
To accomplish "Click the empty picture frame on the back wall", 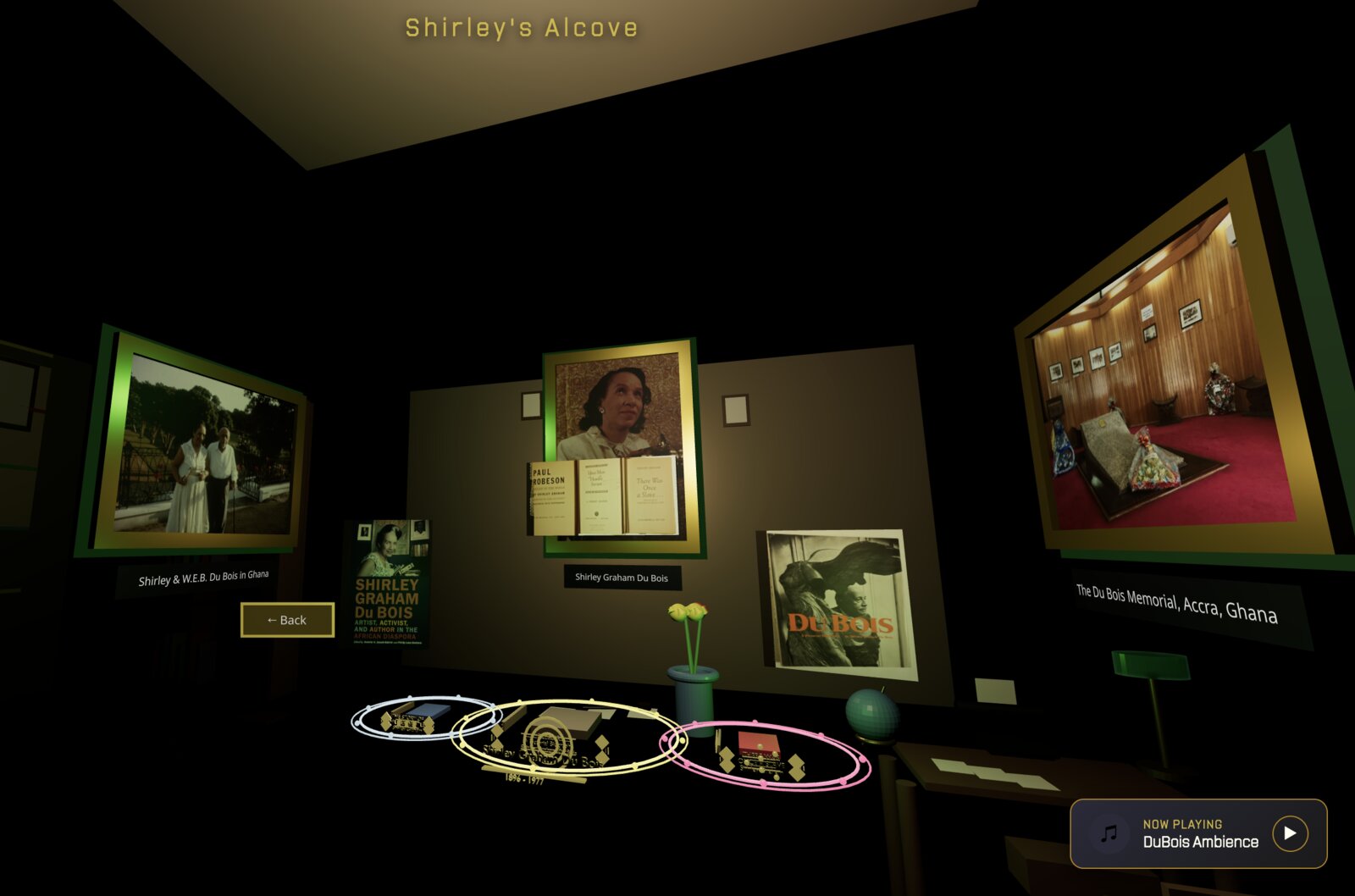I will [x=736, y=409].
